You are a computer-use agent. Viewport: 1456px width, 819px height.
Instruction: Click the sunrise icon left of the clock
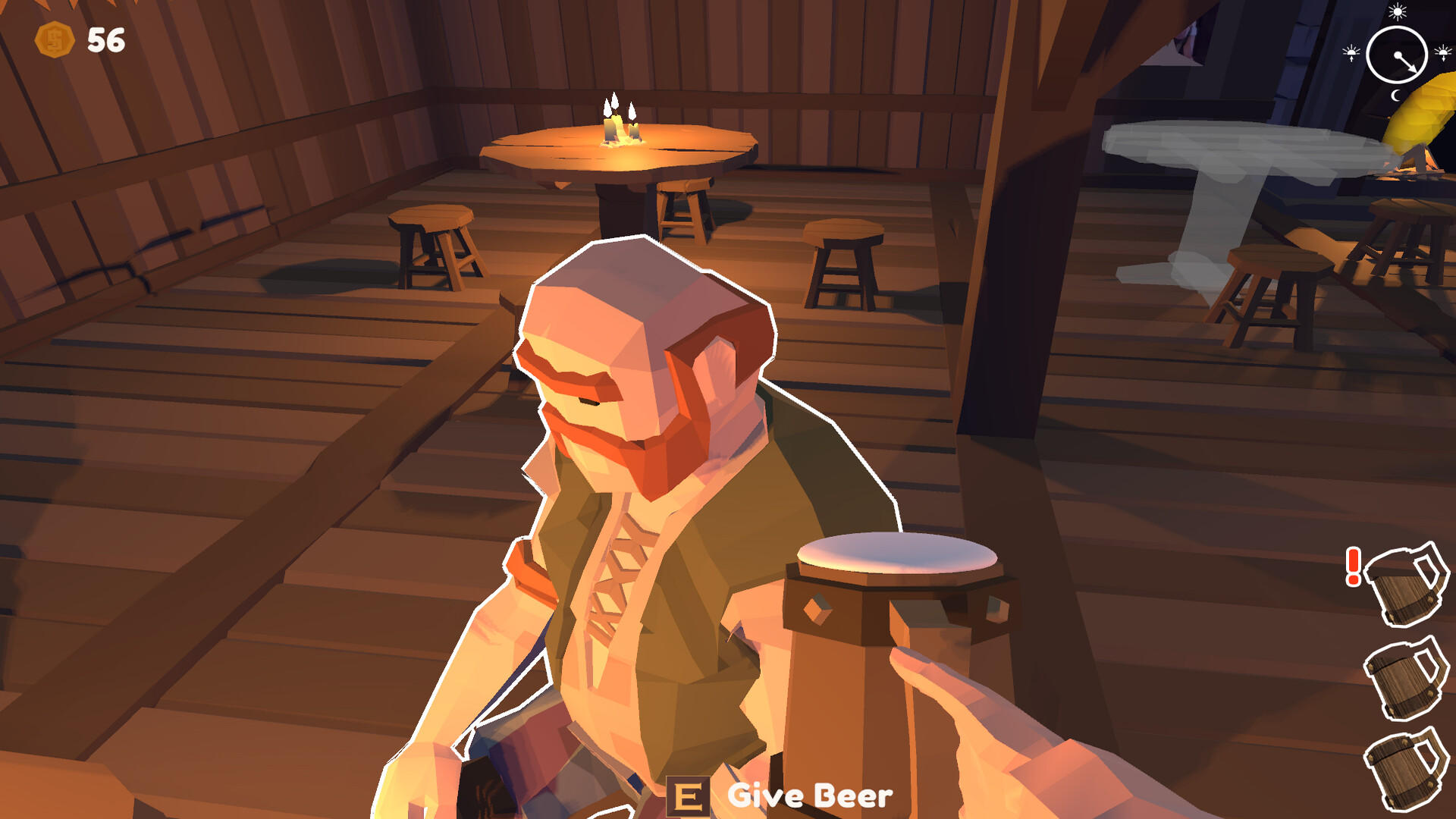click(x=1351, y=52)
